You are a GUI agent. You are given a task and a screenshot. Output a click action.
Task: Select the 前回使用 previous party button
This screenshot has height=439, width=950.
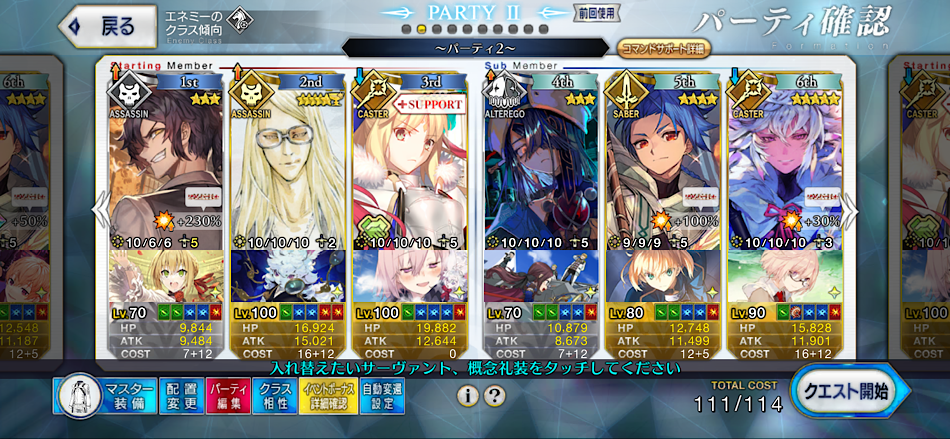point(596,13)
